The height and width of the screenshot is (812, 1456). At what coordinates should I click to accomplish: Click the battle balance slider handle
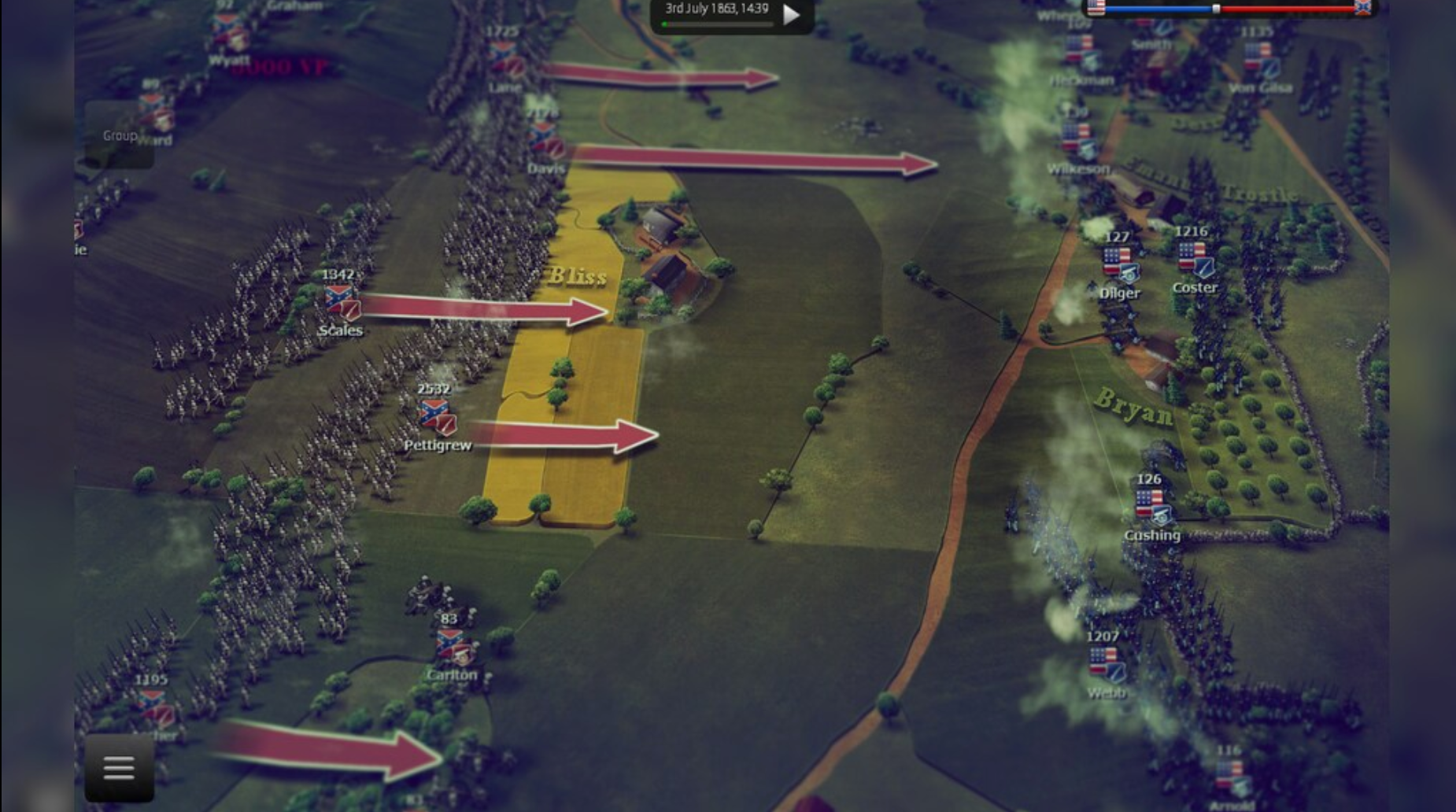[1217, 8]
